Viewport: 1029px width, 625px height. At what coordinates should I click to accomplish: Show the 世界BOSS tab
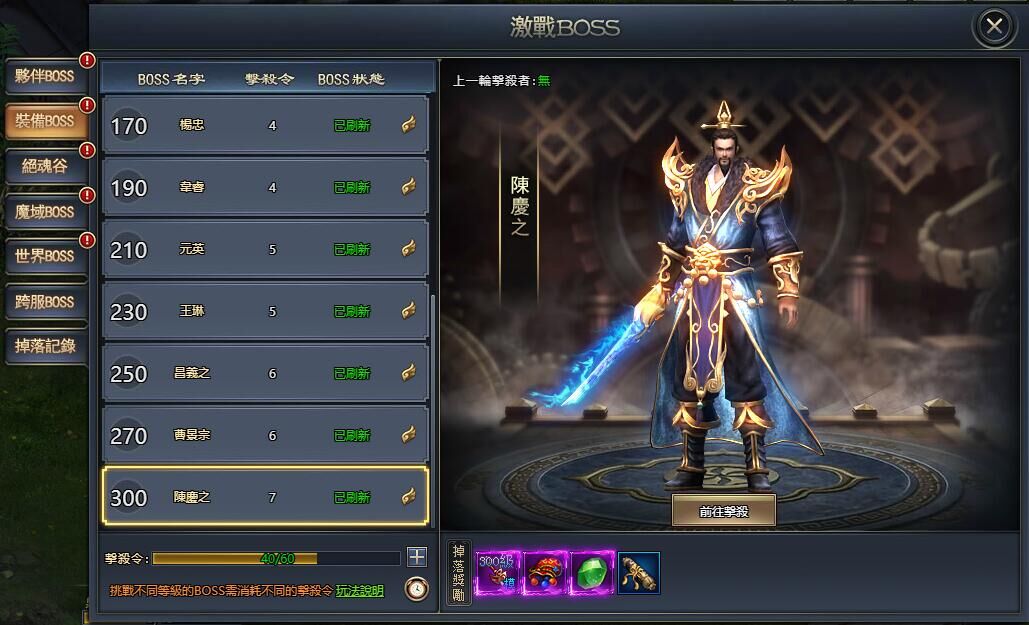click(x=45, y=256)
